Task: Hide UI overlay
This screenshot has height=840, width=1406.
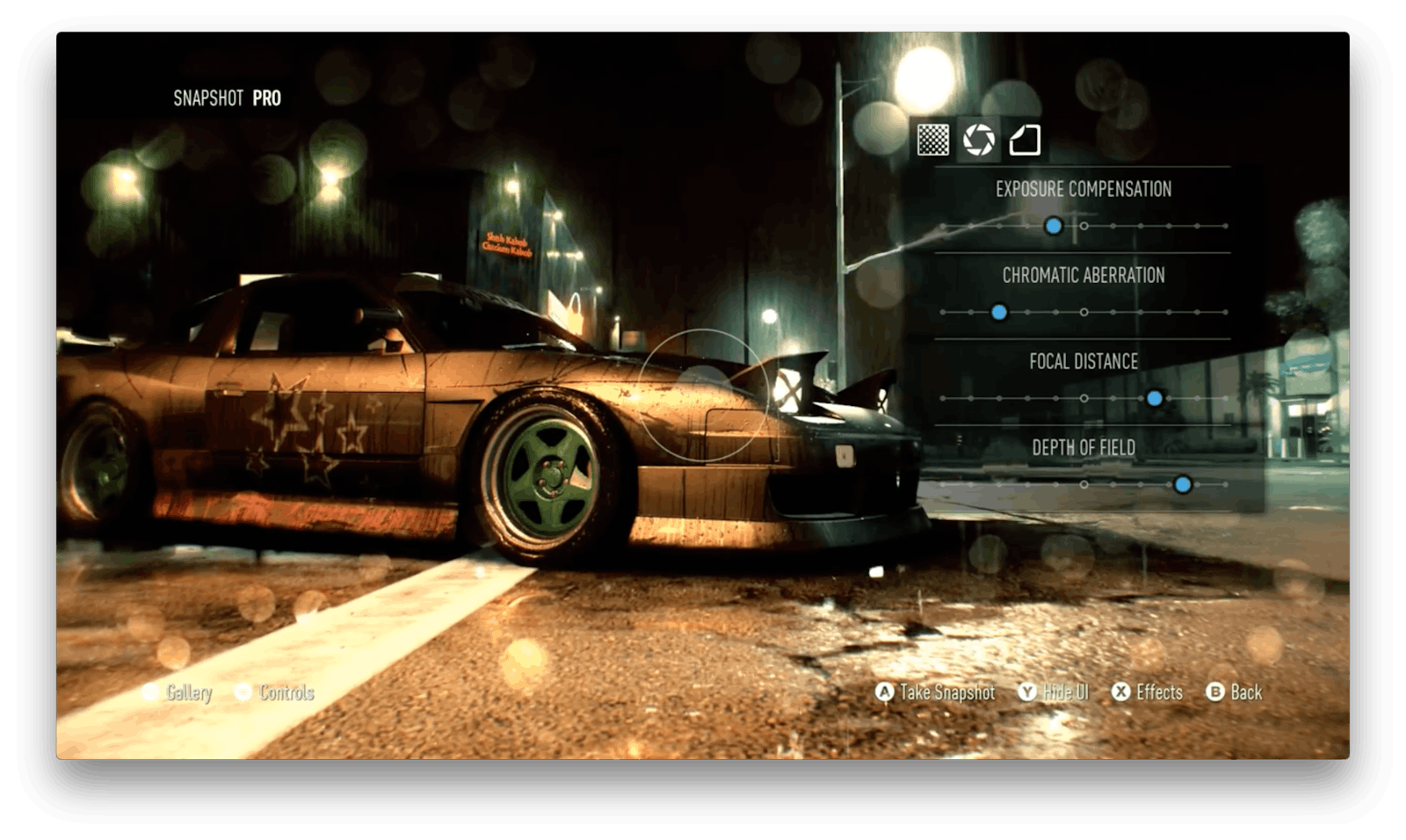Action: tap(1054, 692)
